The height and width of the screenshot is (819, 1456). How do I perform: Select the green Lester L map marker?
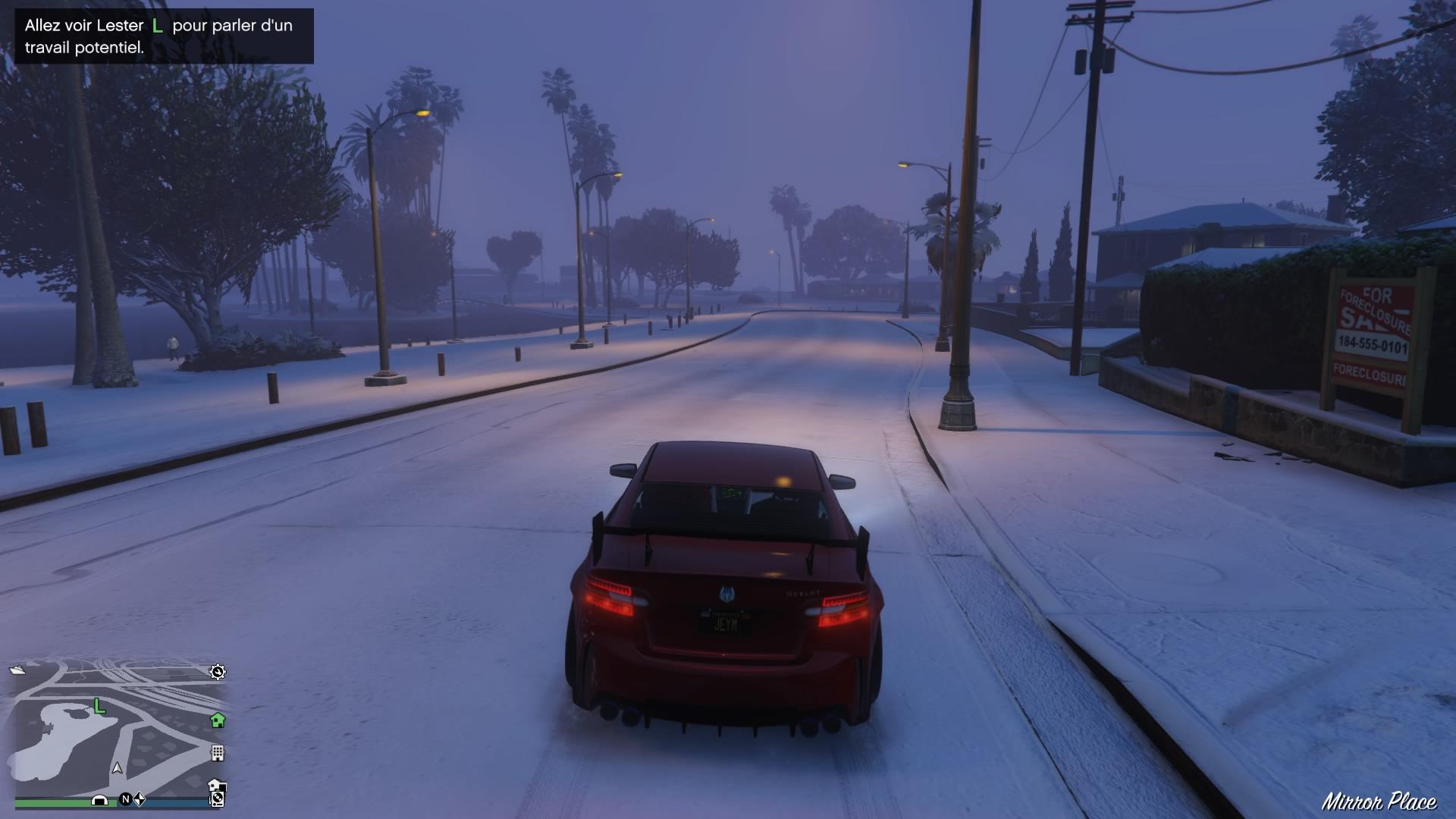coord(99,707)
